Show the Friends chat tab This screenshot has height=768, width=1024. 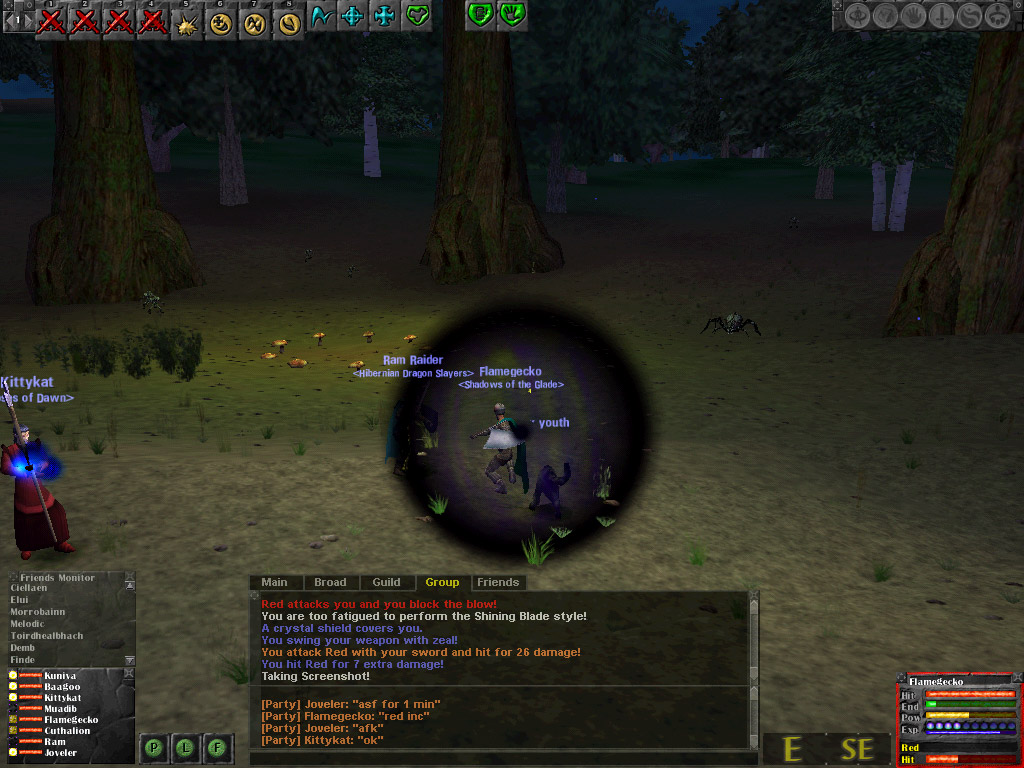[x=498, y=582]
